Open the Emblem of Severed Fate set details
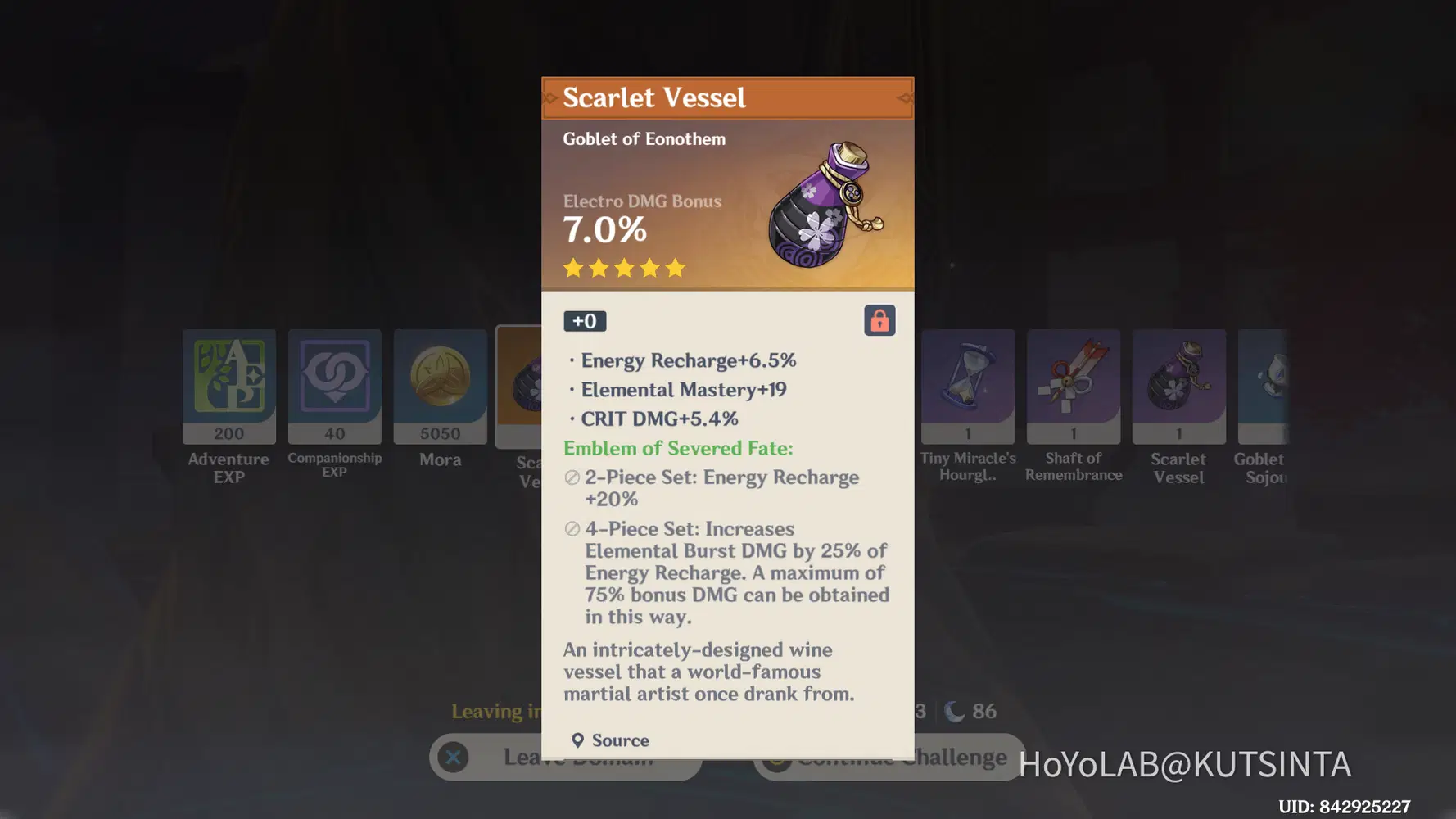This screenshot has width=1456, height=819. (676, 448)
